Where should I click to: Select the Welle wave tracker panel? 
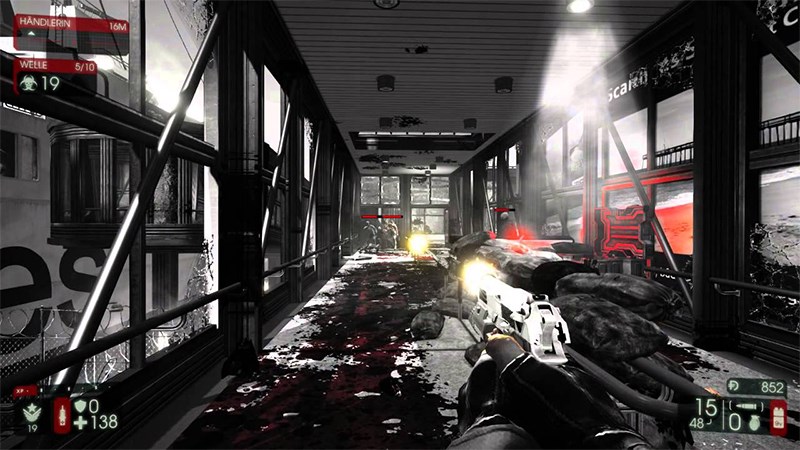pyautogui.click(x=54, y=65)
